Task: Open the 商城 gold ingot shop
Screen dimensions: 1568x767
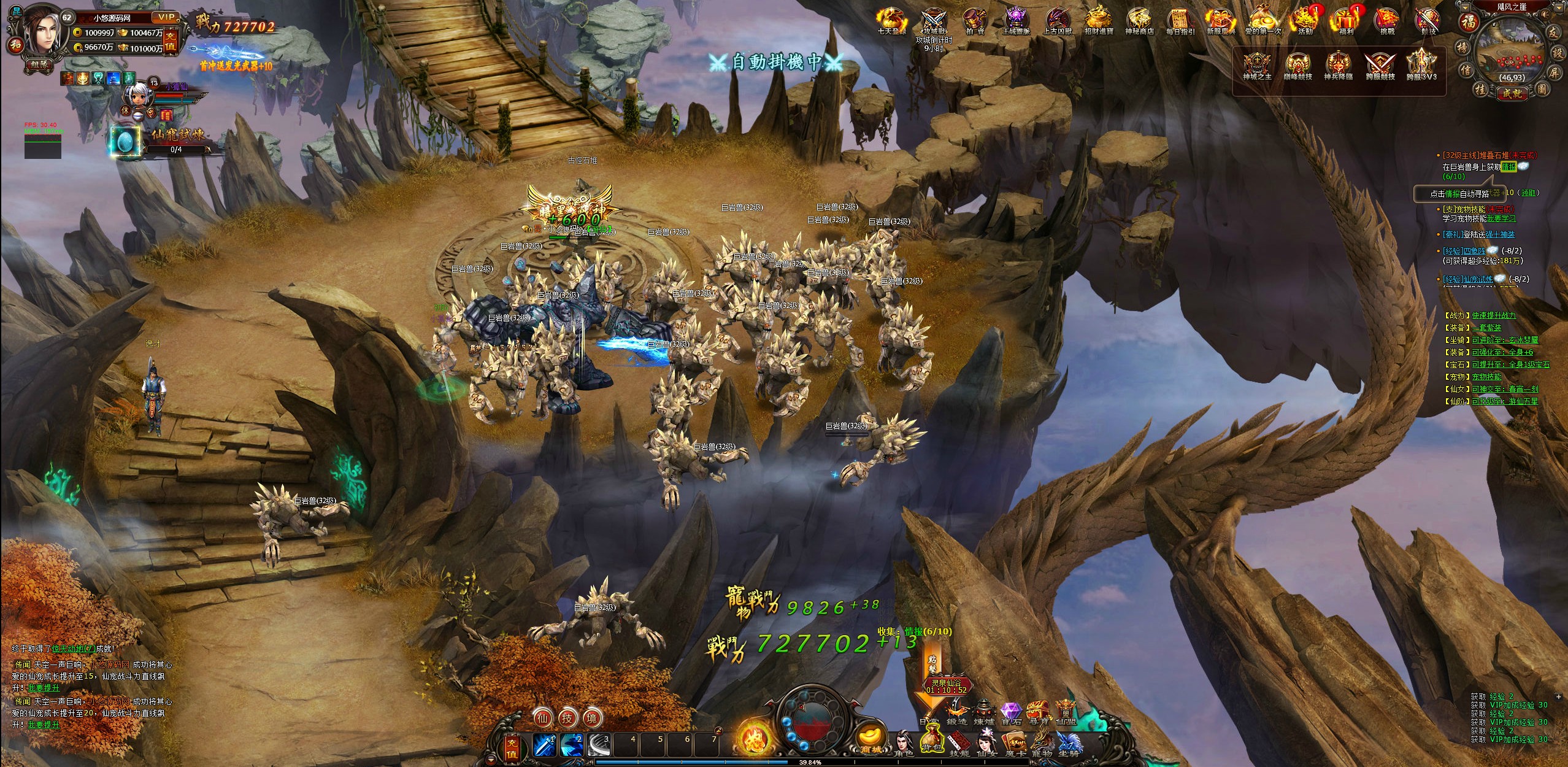Action: [x=870, y=739]
